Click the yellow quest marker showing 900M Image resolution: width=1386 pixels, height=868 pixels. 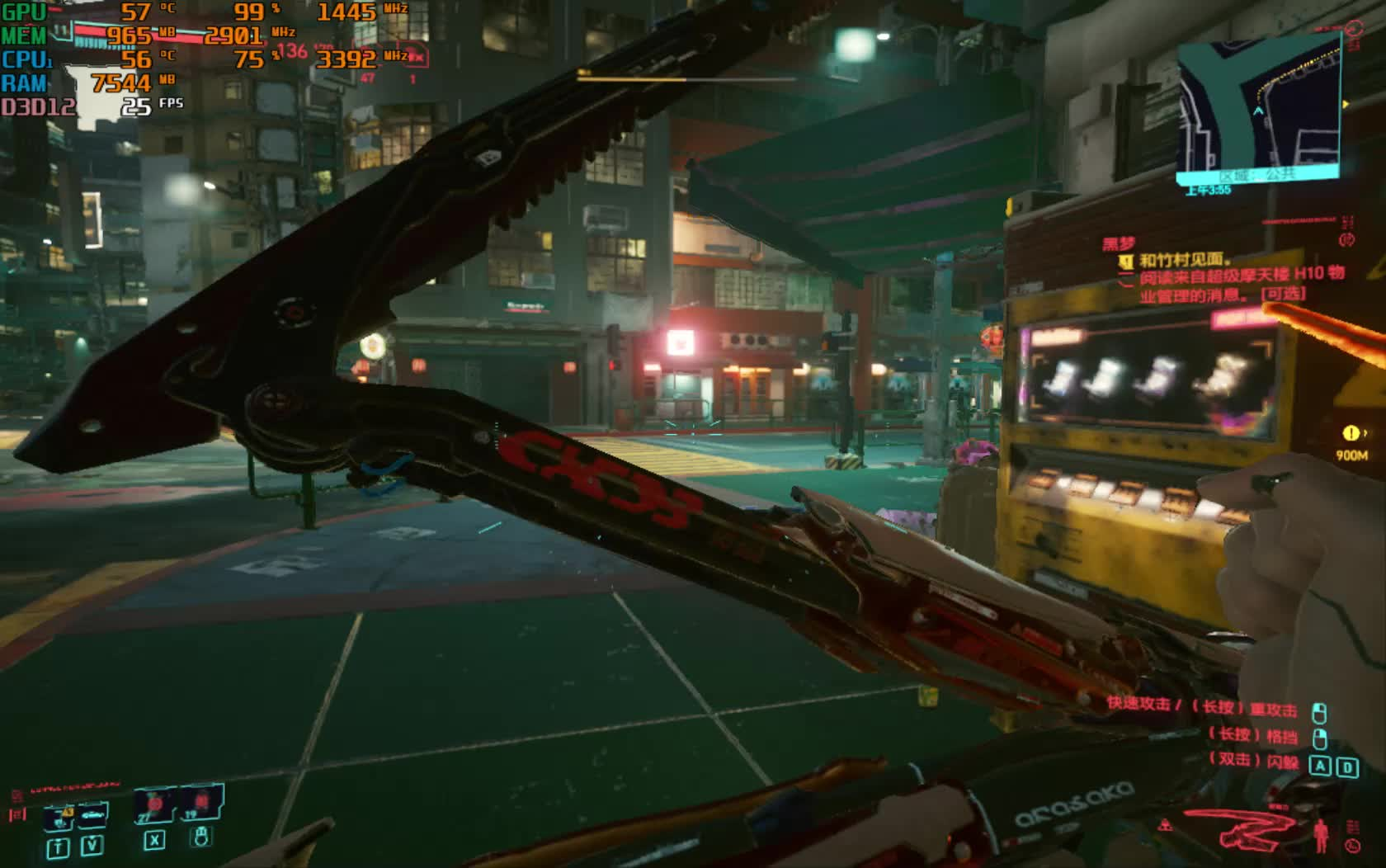click(x=1351, y=433)
